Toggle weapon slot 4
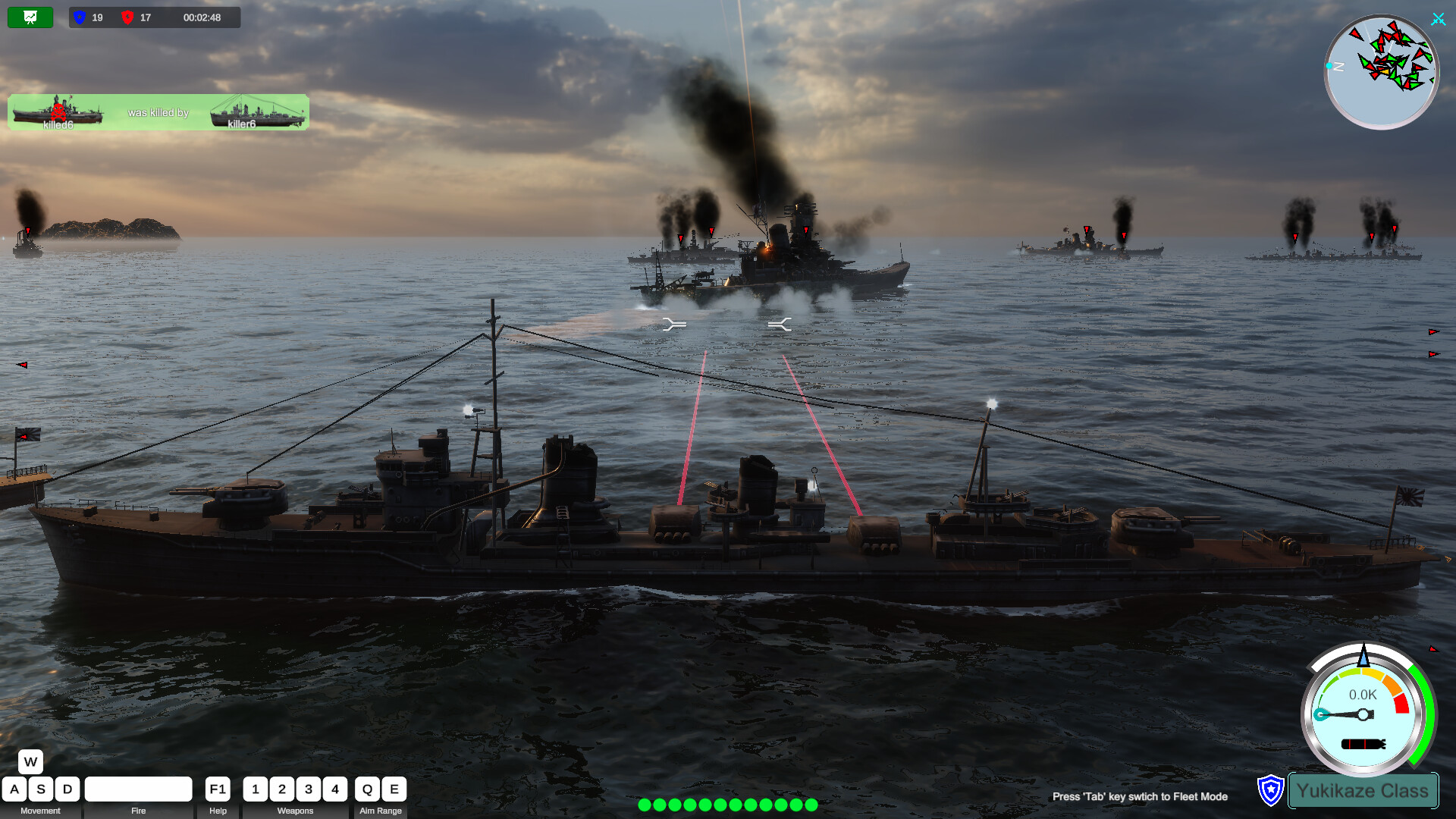This screenshot has width=1456, height=819. [x=335, y=789]
